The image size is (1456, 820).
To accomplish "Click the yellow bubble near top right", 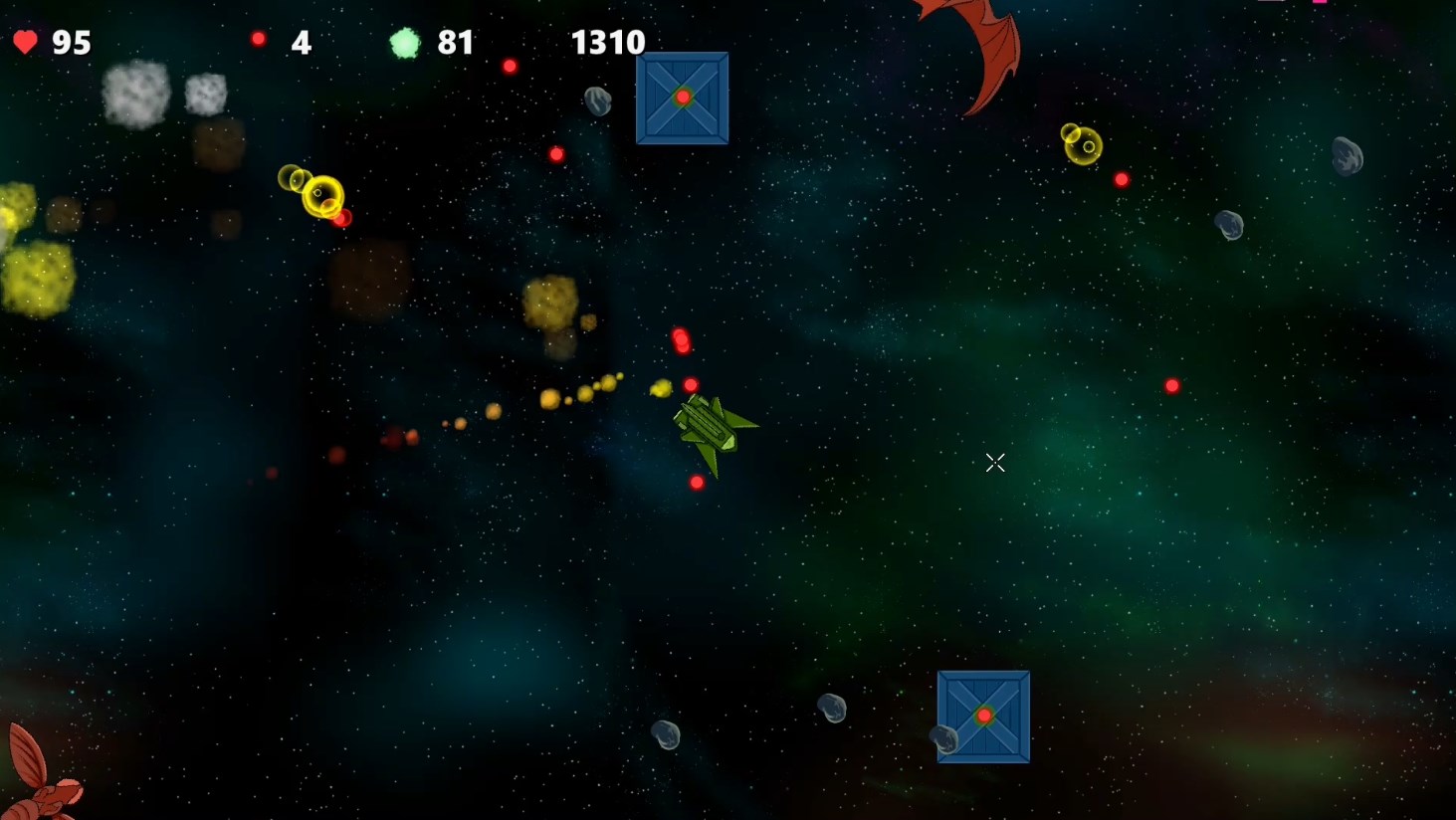I will [x=1083, y=146].
